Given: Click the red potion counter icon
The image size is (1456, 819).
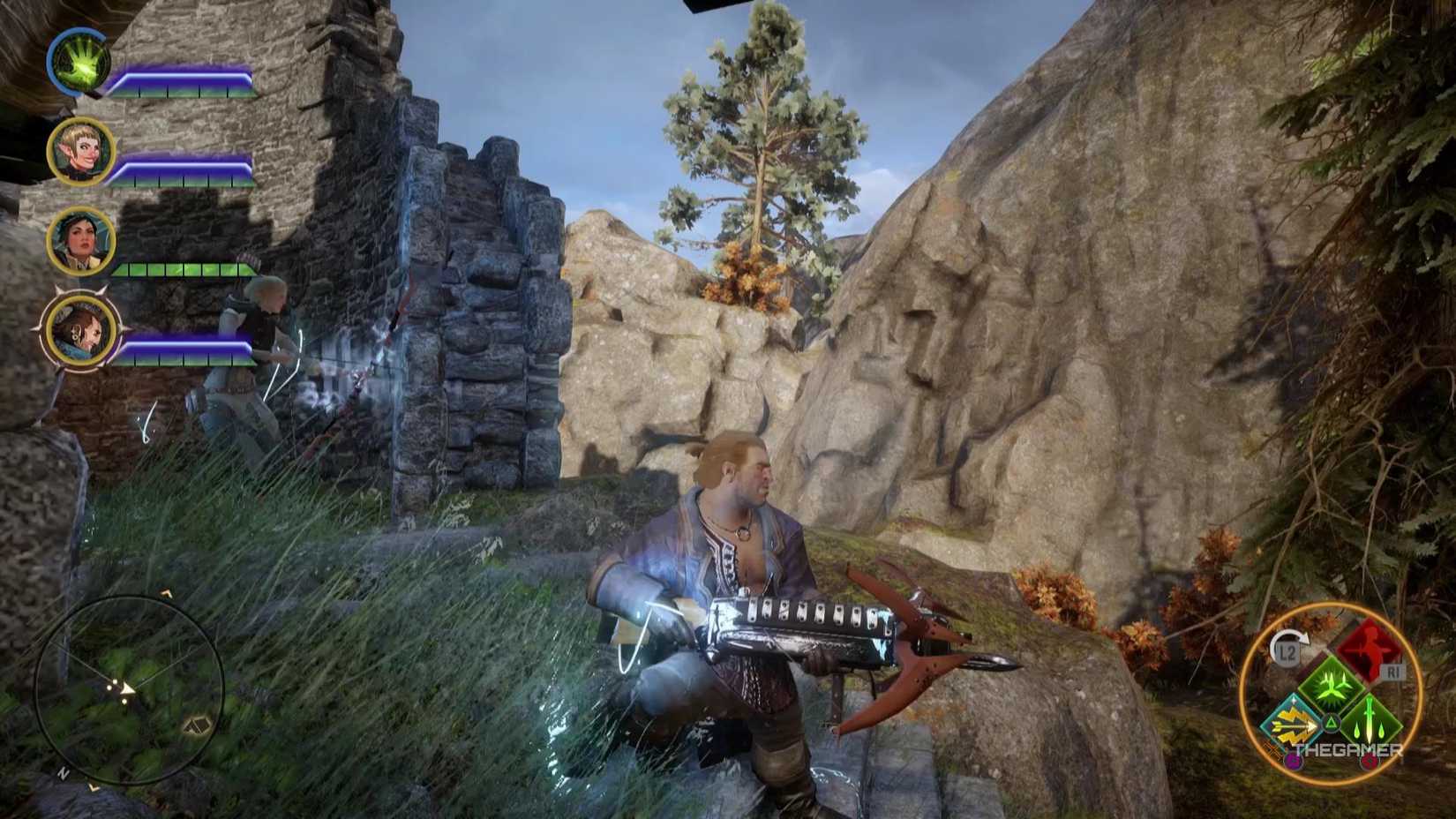Looking at the screenshot, I should coord(1370,762).
